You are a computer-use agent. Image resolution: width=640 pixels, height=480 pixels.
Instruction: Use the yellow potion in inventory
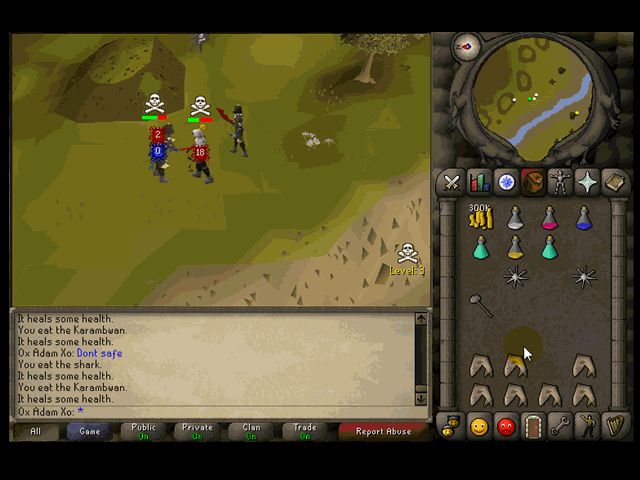515,247
